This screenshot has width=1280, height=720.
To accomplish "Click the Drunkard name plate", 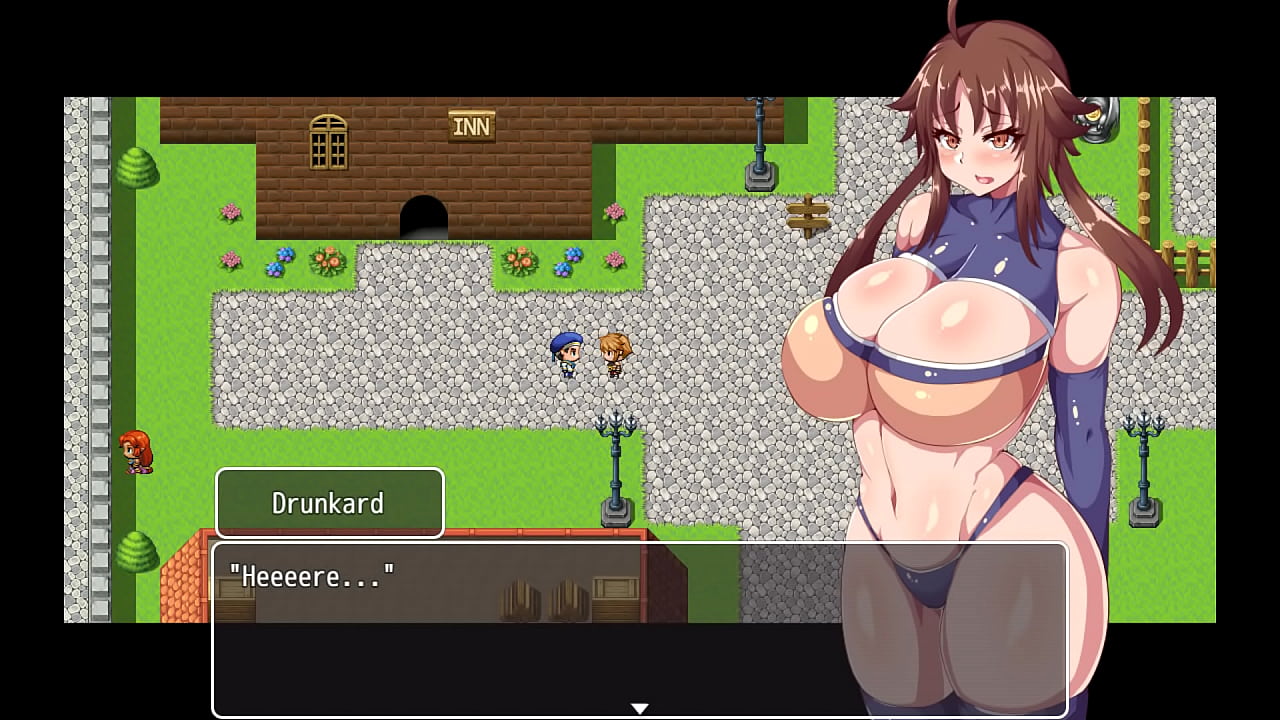I will [x=330, y=503].
